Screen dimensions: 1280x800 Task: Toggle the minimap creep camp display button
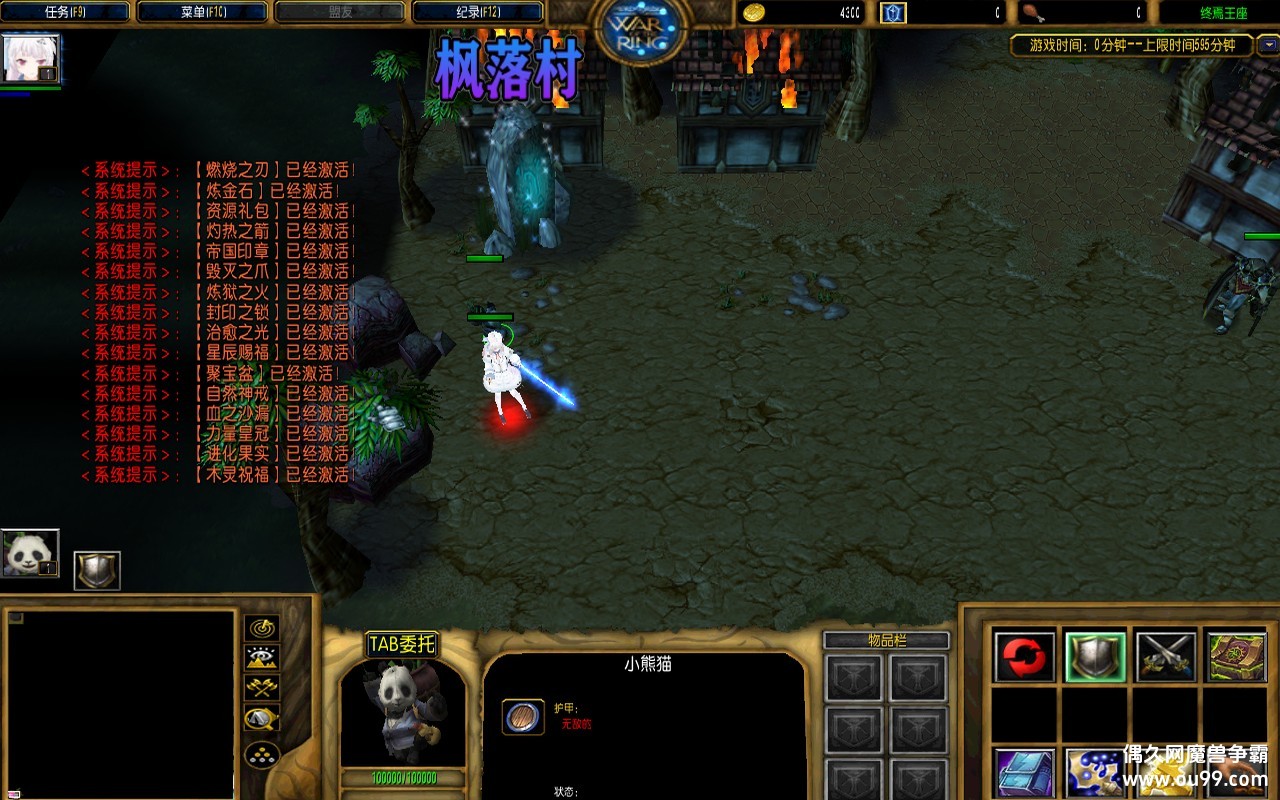coord(261,718)
